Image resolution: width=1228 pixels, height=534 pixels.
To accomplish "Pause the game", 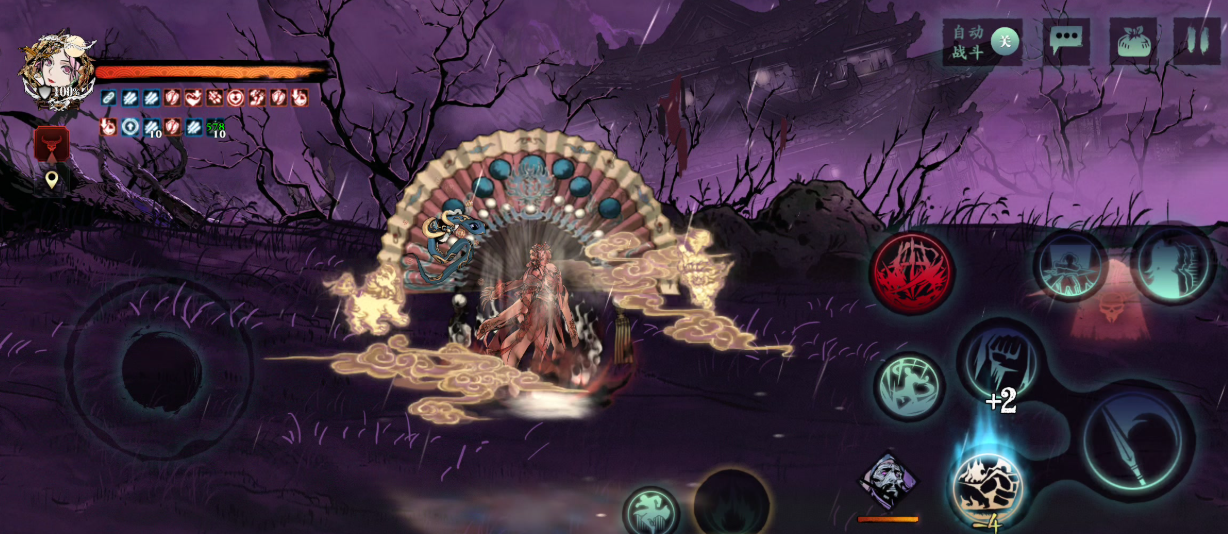I will click(x=1196, y=42).
